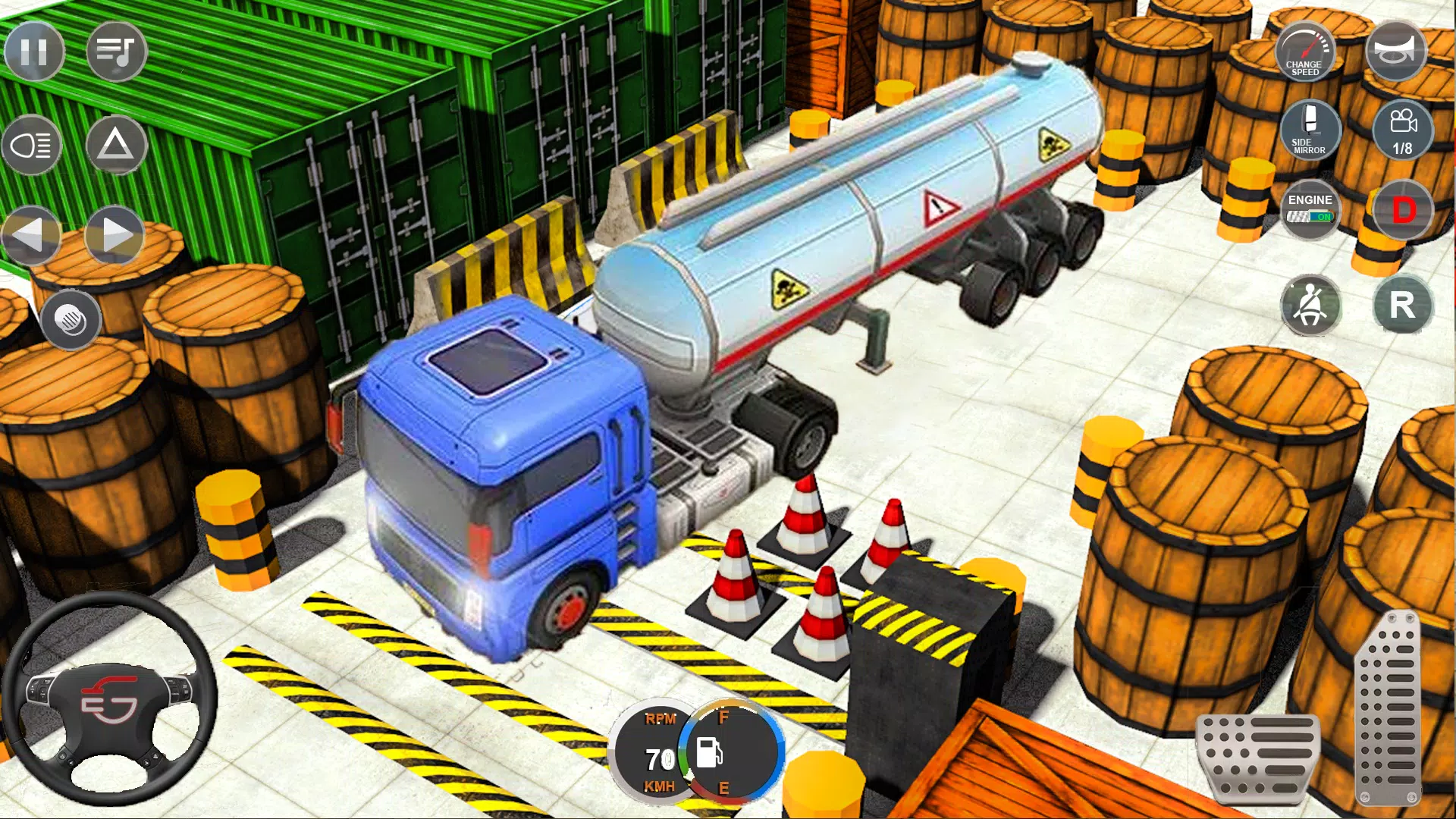Switch the camera view 1/8
Viewport: 1456px width, 819px height.
point(1402,130)
